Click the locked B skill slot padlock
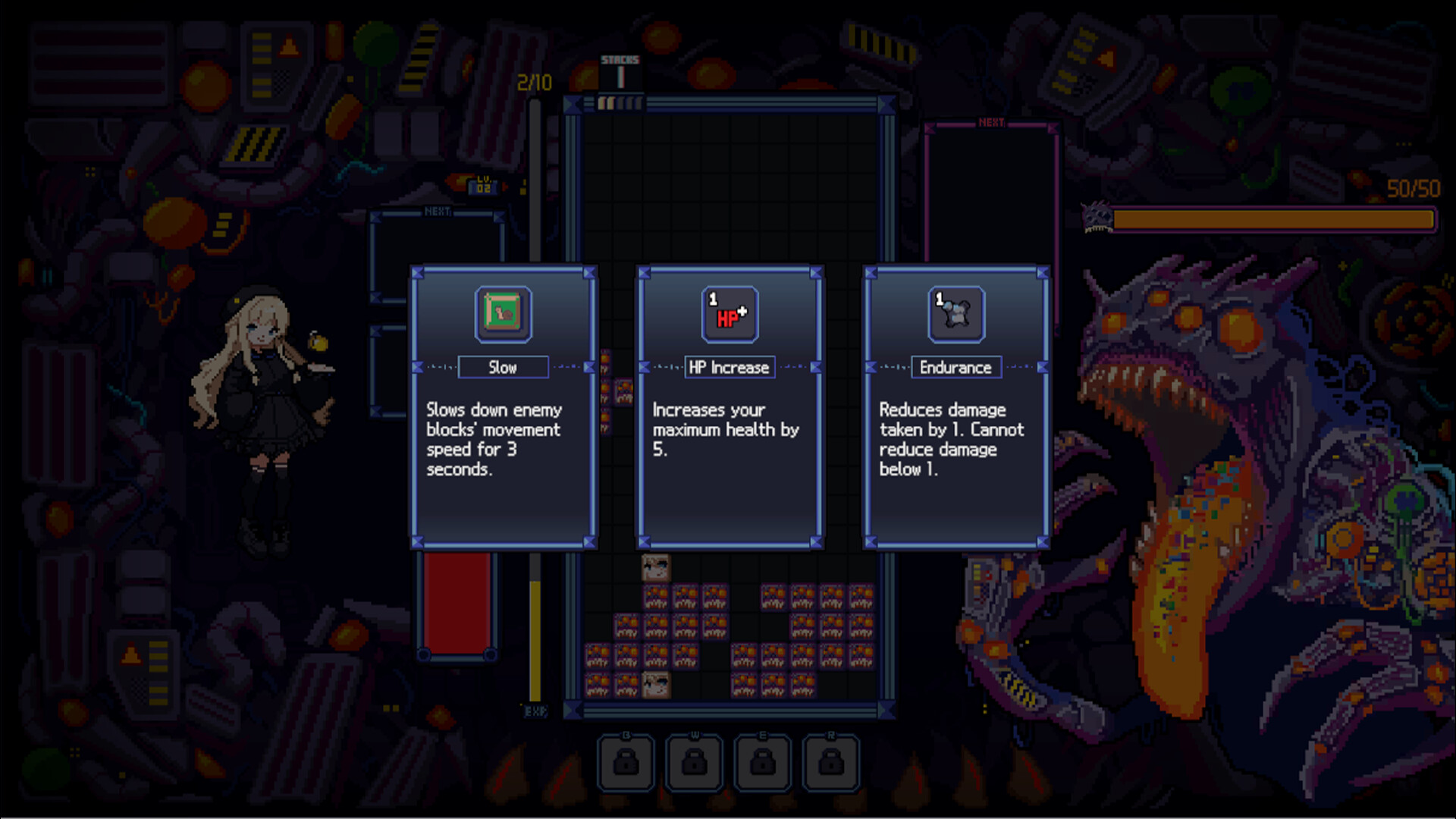This screenshot has height=819, width=1456. (x=626, y=762)
